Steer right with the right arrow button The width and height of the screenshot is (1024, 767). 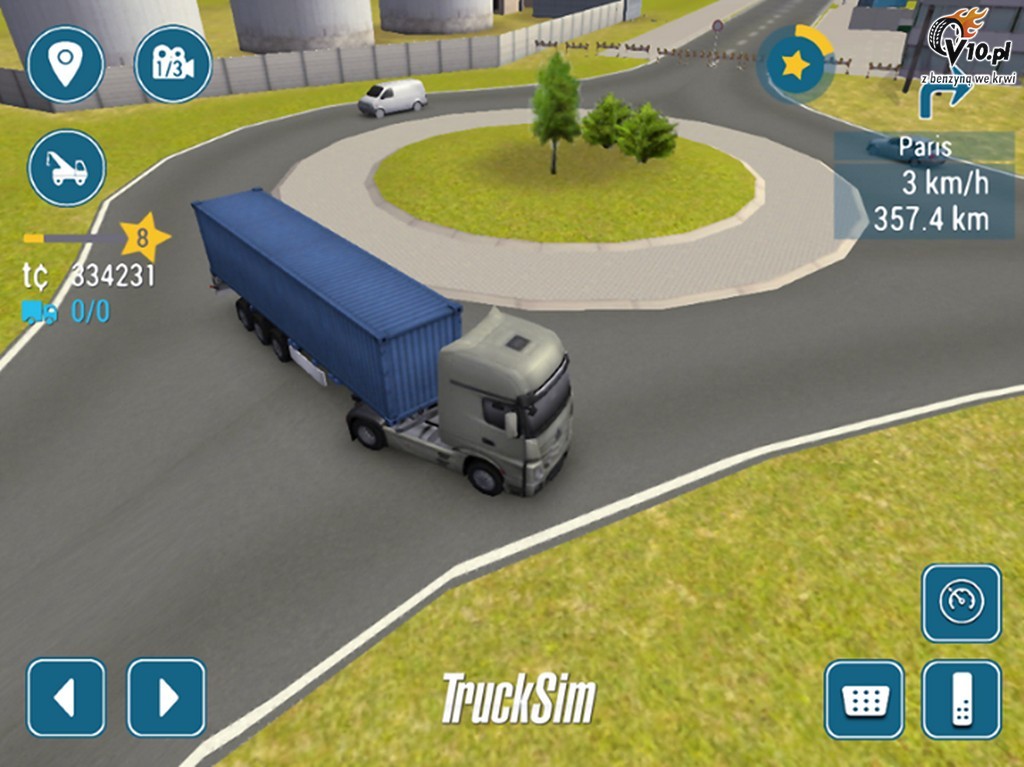point(166,697)
